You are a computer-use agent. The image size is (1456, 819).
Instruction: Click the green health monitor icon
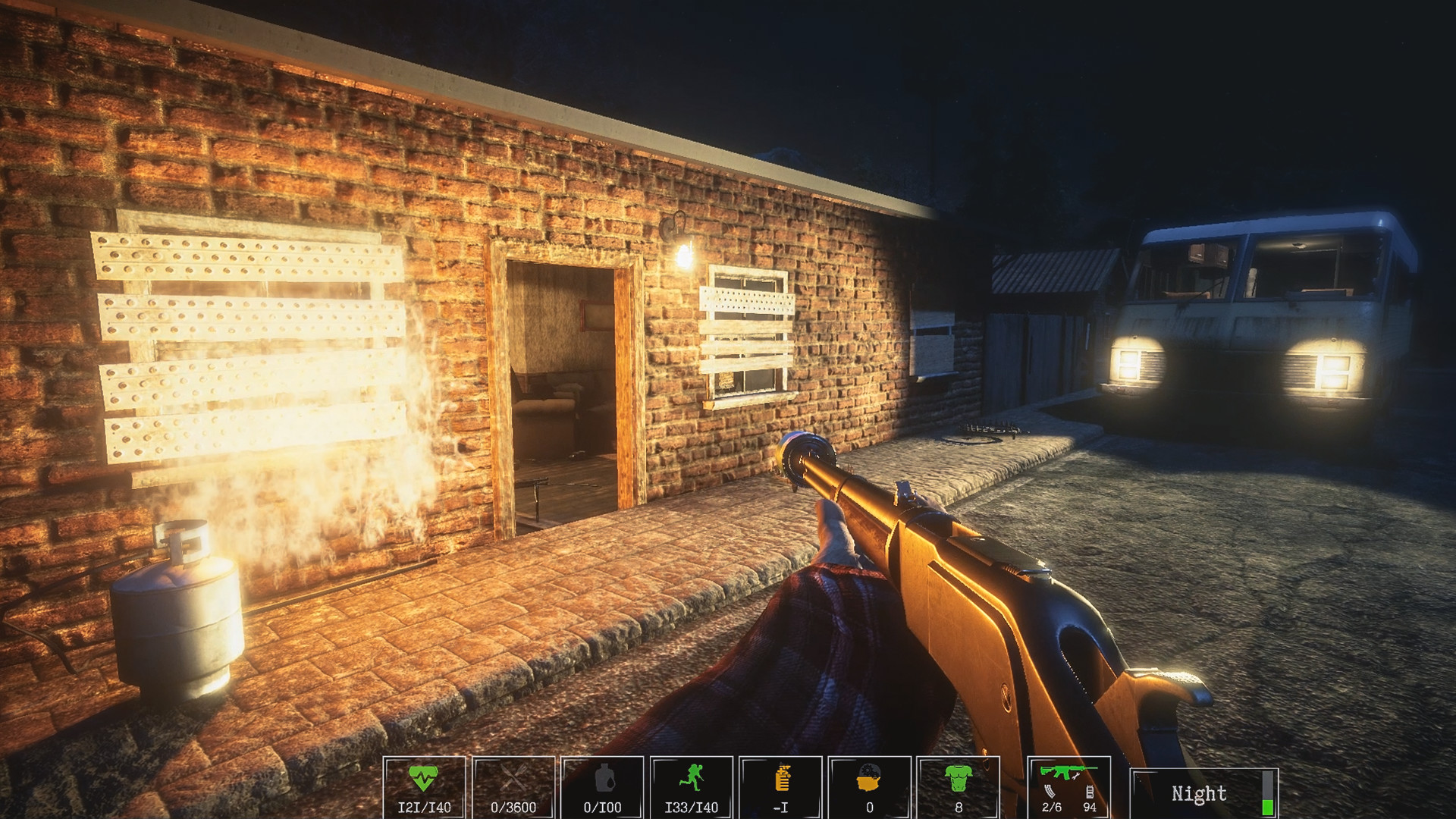pos(422,777)
